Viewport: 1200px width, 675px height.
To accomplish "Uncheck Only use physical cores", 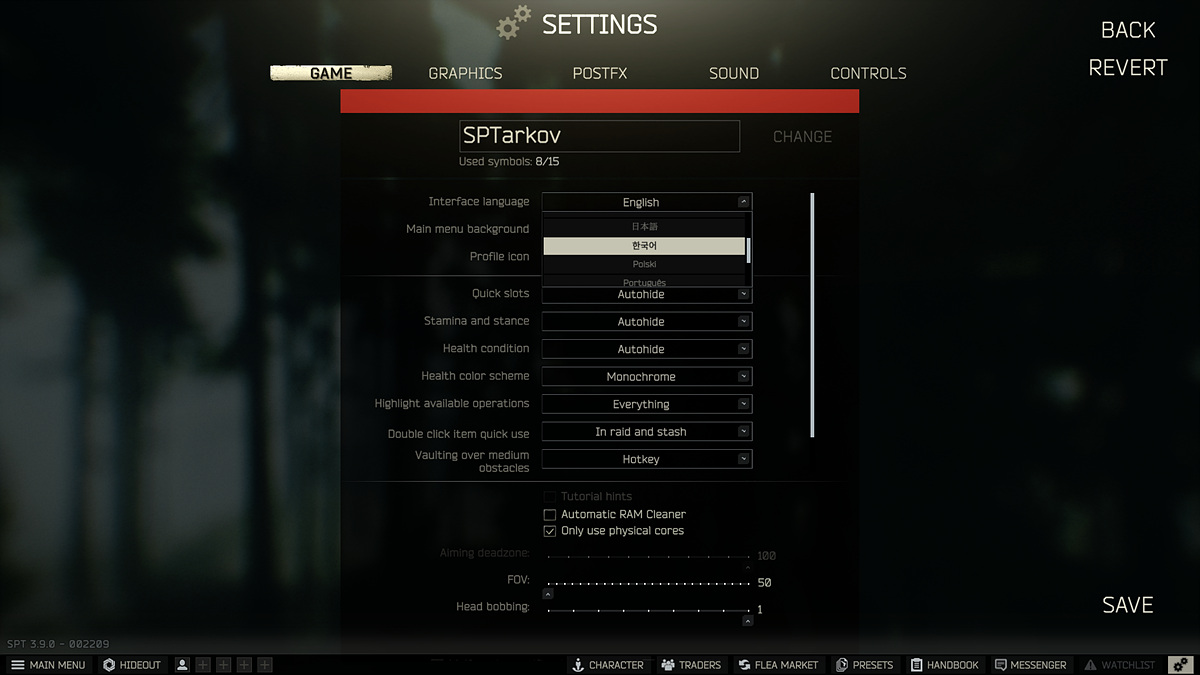I will (x=550, y=531).
